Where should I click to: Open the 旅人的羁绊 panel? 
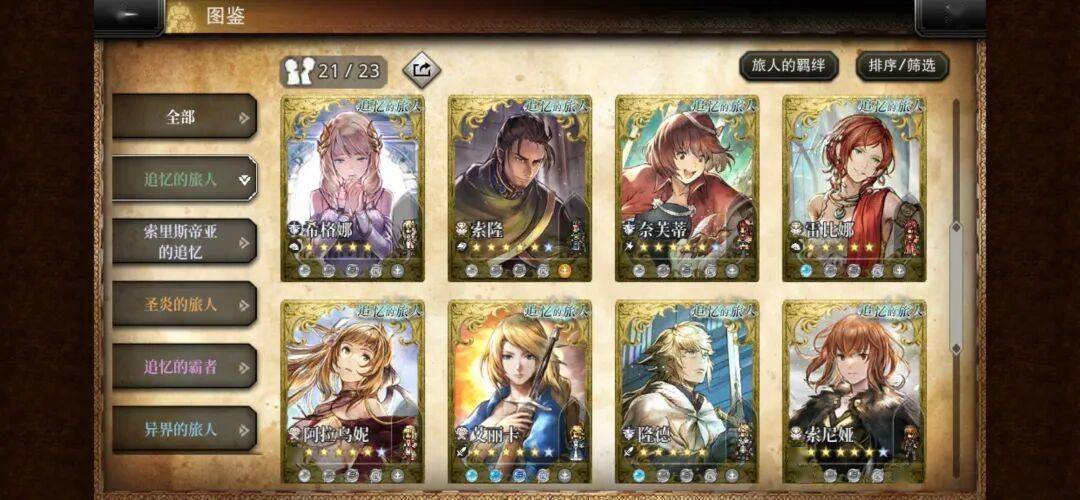(x=788, y=66)
